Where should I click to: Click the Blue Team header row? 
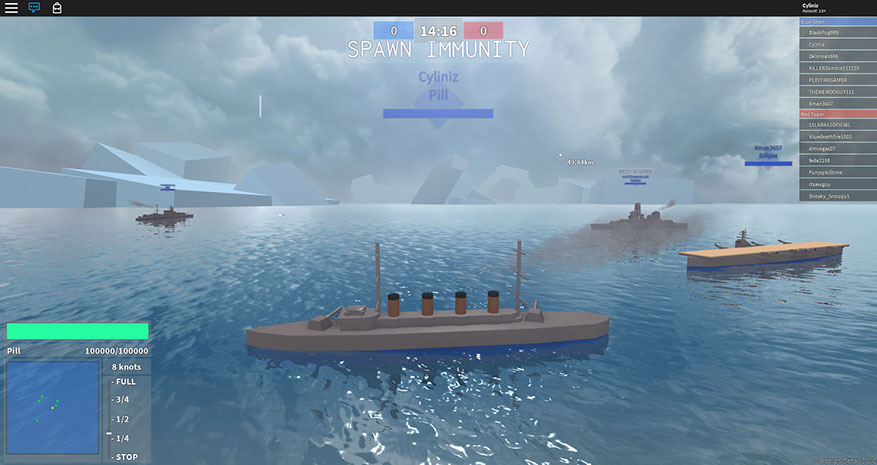coord(837,21)
